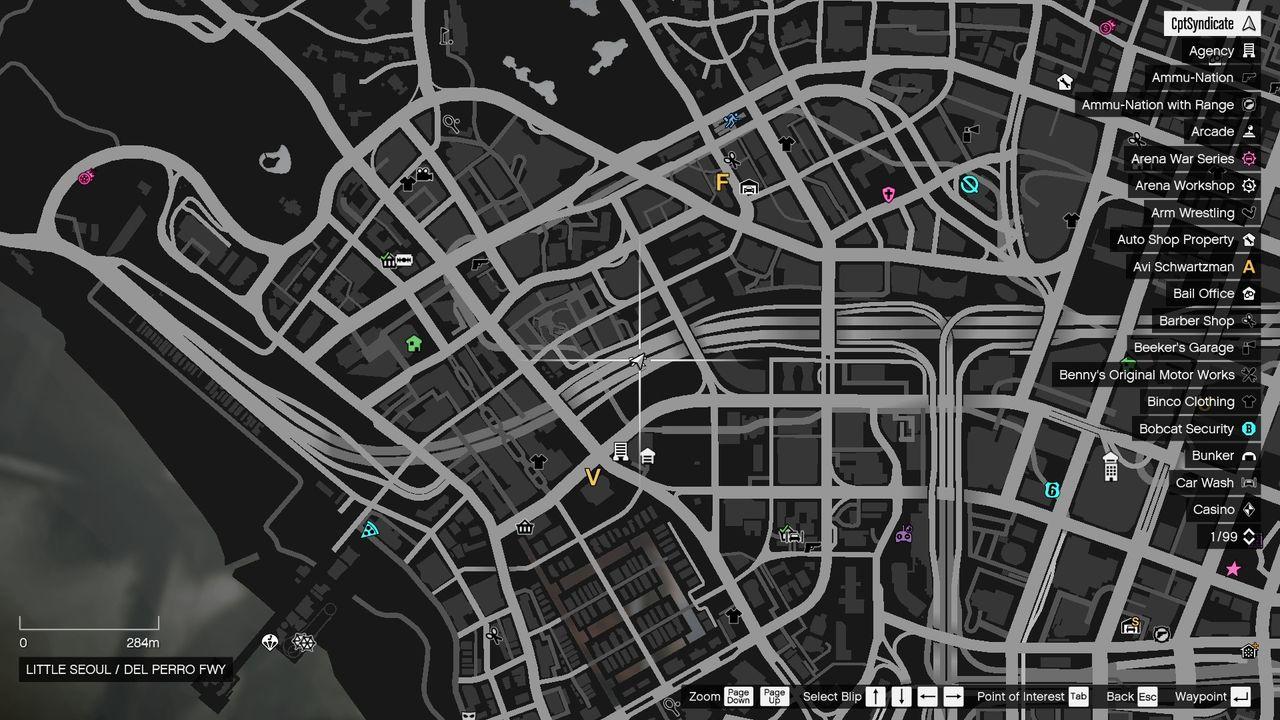This screenshot has height=720, width=1280.
Task: Click the Casino diamond icon in the legend
Action: [1247, 509]
